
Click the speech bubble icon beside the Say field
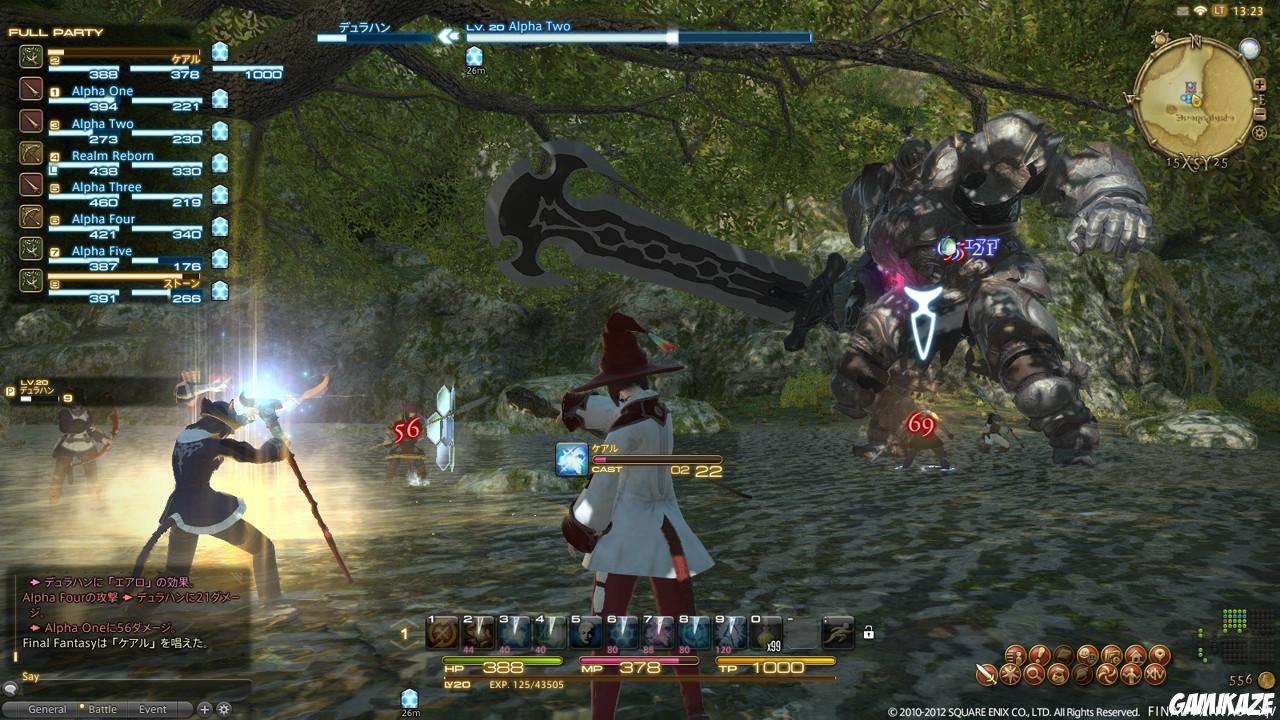click(10, 690)
